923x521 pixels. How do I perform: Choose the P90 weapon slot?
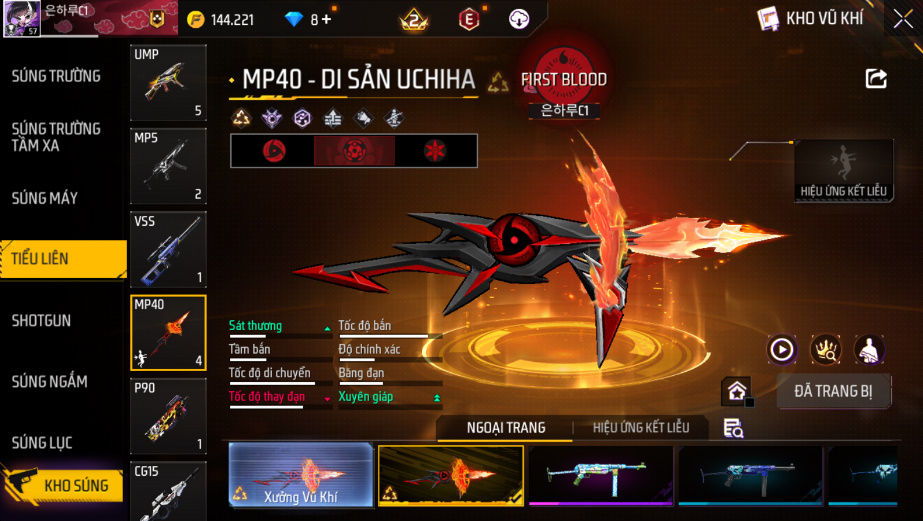pos(168,415)
